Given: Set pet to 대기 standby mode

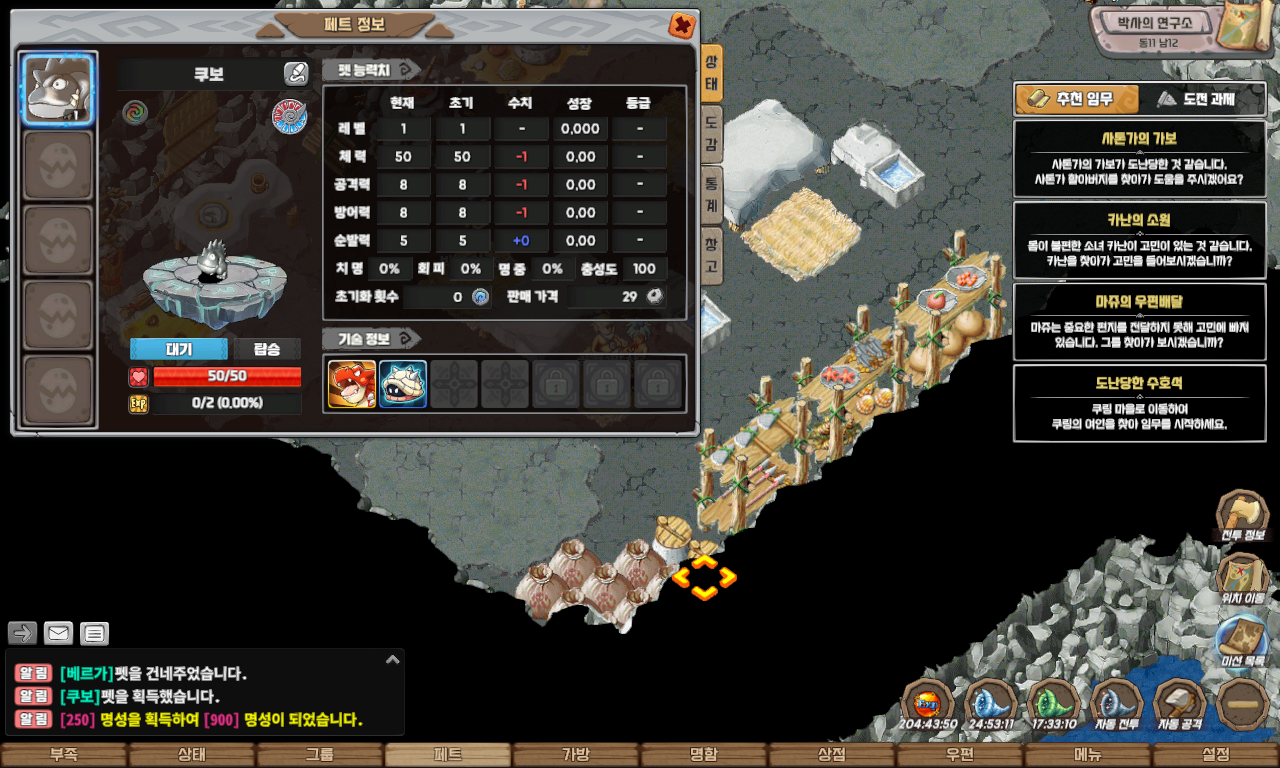Looking at the screenshot, I should [x=178, y=349].
